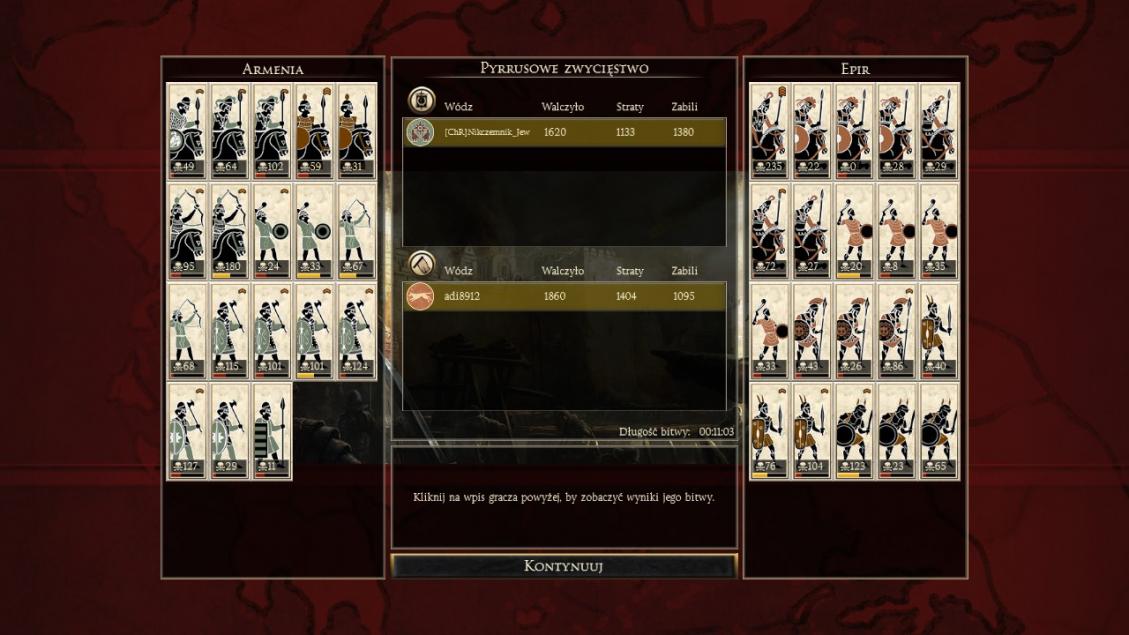Choose the adi8912 player entry
1129x635 pixels.
pos(564,296)
